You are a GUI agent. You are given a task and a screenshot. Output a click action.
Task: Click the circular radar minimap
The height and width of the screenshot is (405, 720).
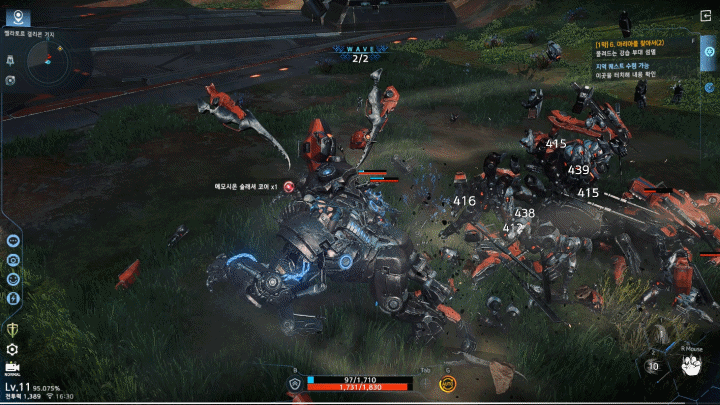(x=47, y=67)
